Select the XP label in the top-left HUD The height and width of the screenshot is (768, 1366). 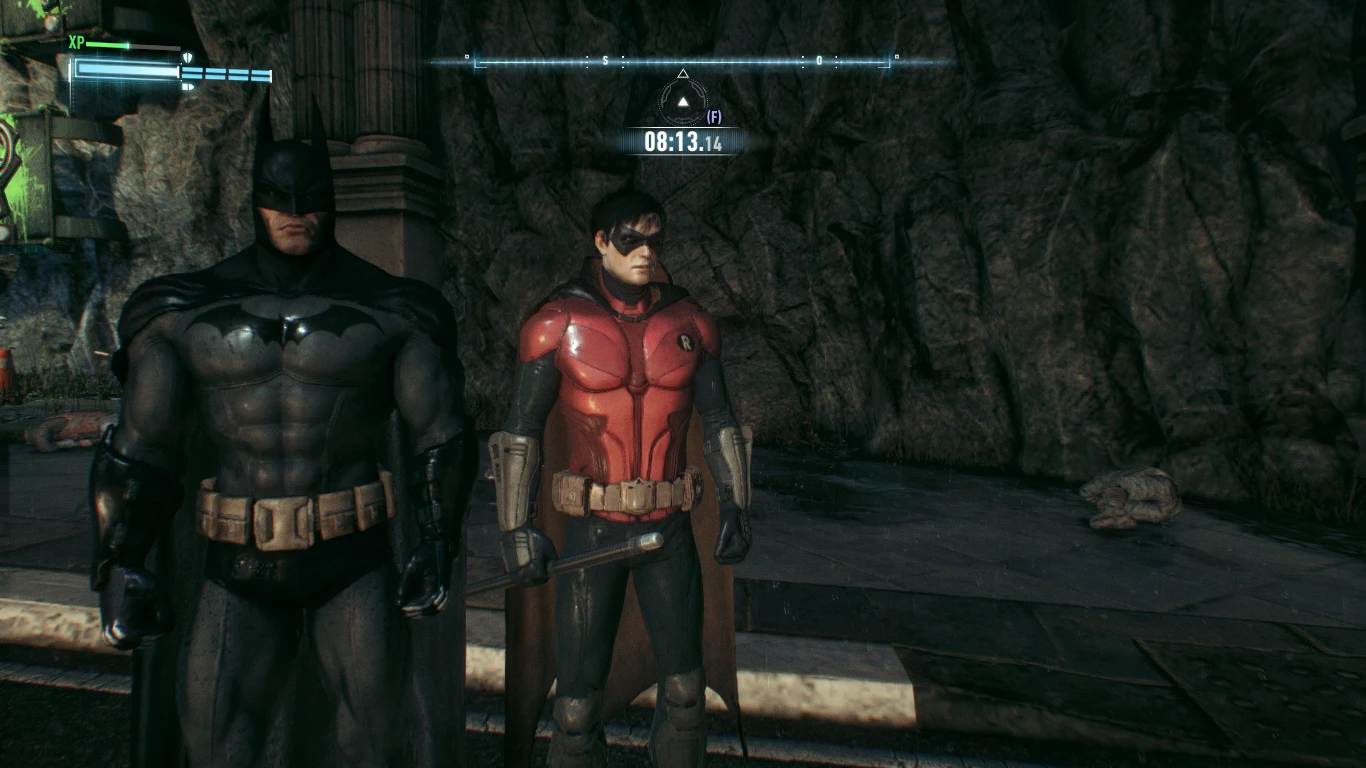(x=76, y=42)
